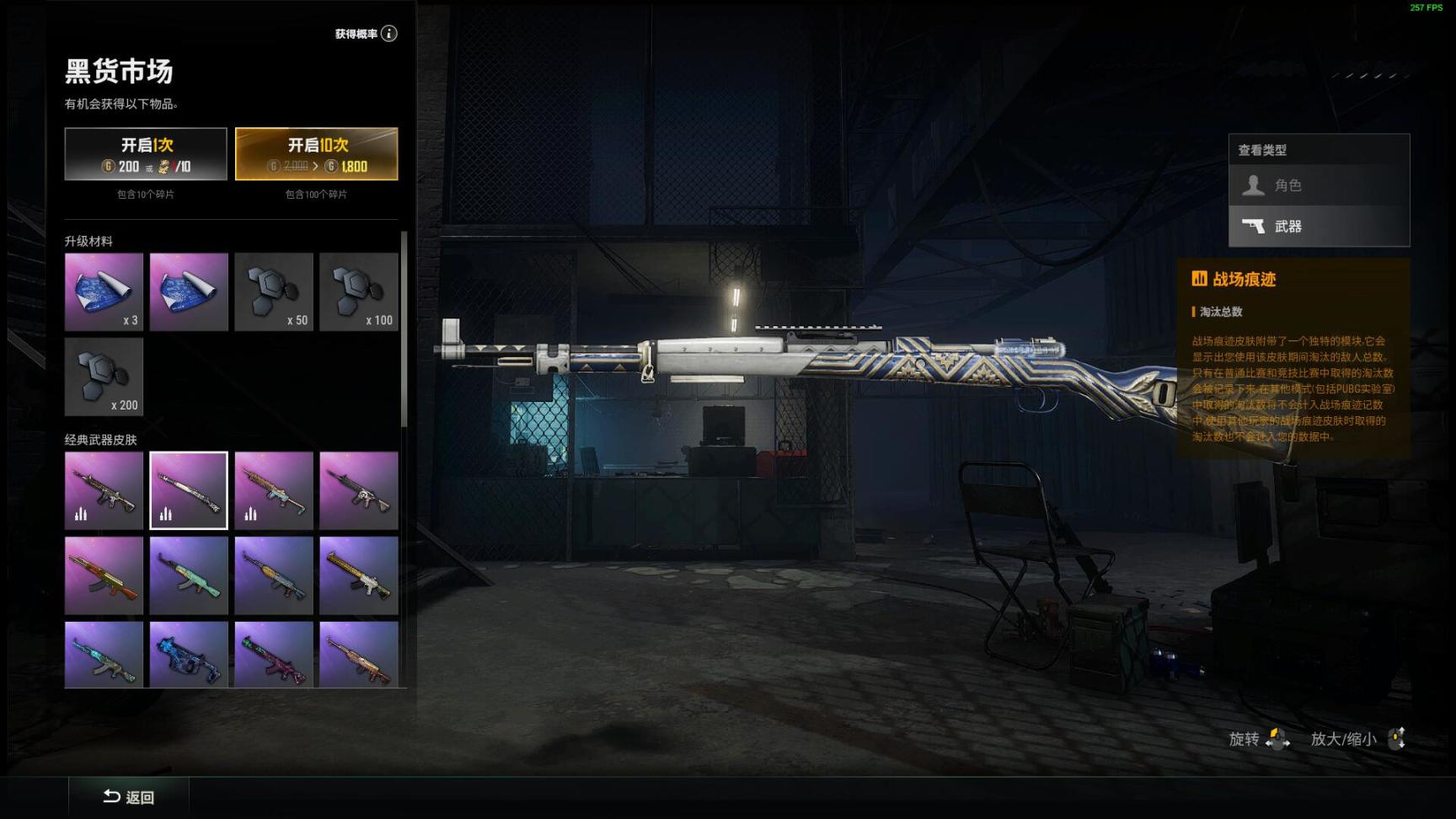Screen dimensions: 1456x819
Task: Click the 获得概率 info icon
Action: click(x=387, y=34)
